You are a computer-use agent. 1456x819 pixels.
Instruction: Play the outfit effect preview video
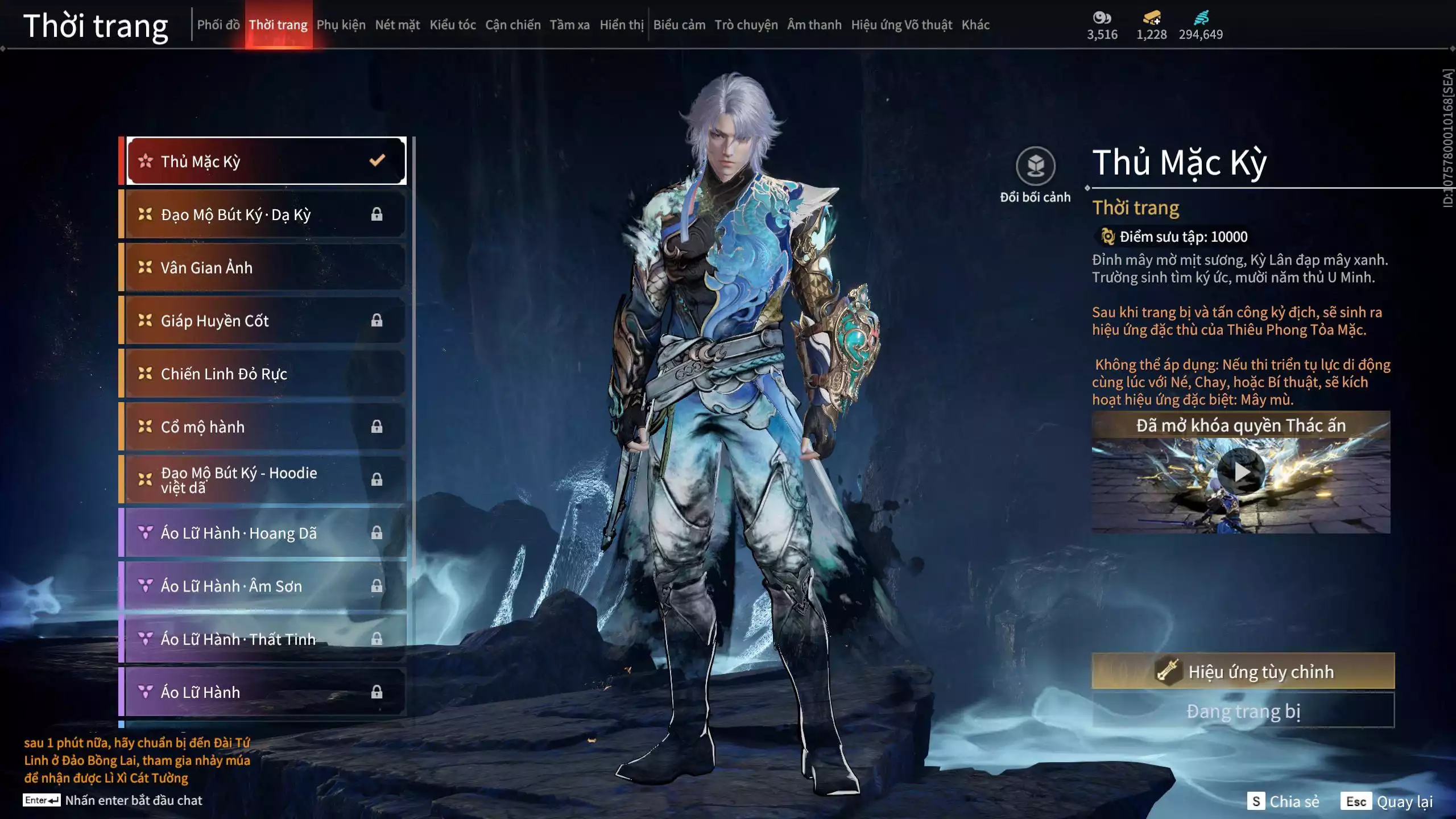(x=1241, y=472)
